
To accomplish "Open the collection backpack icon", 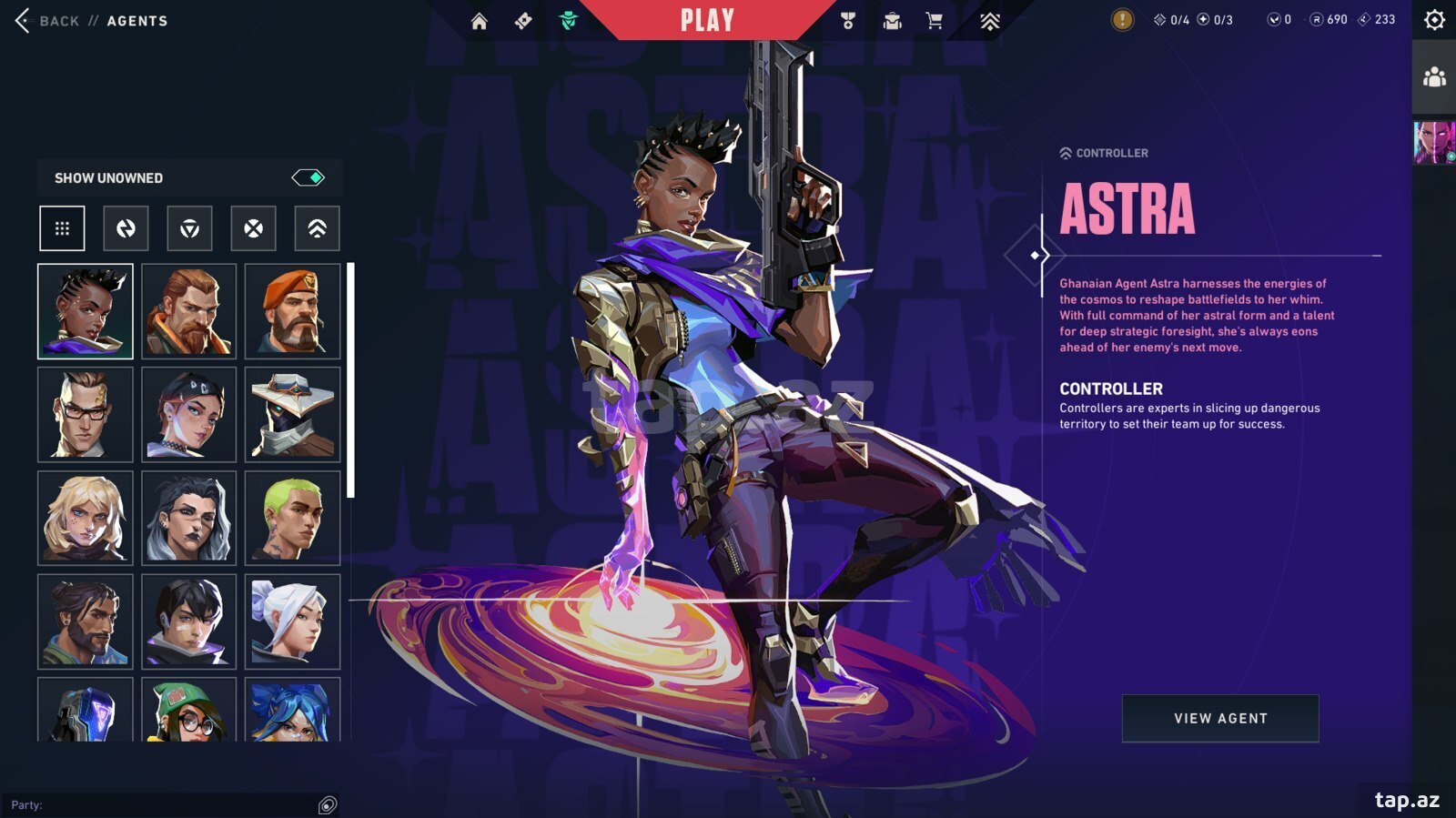I will coord(892,21).
